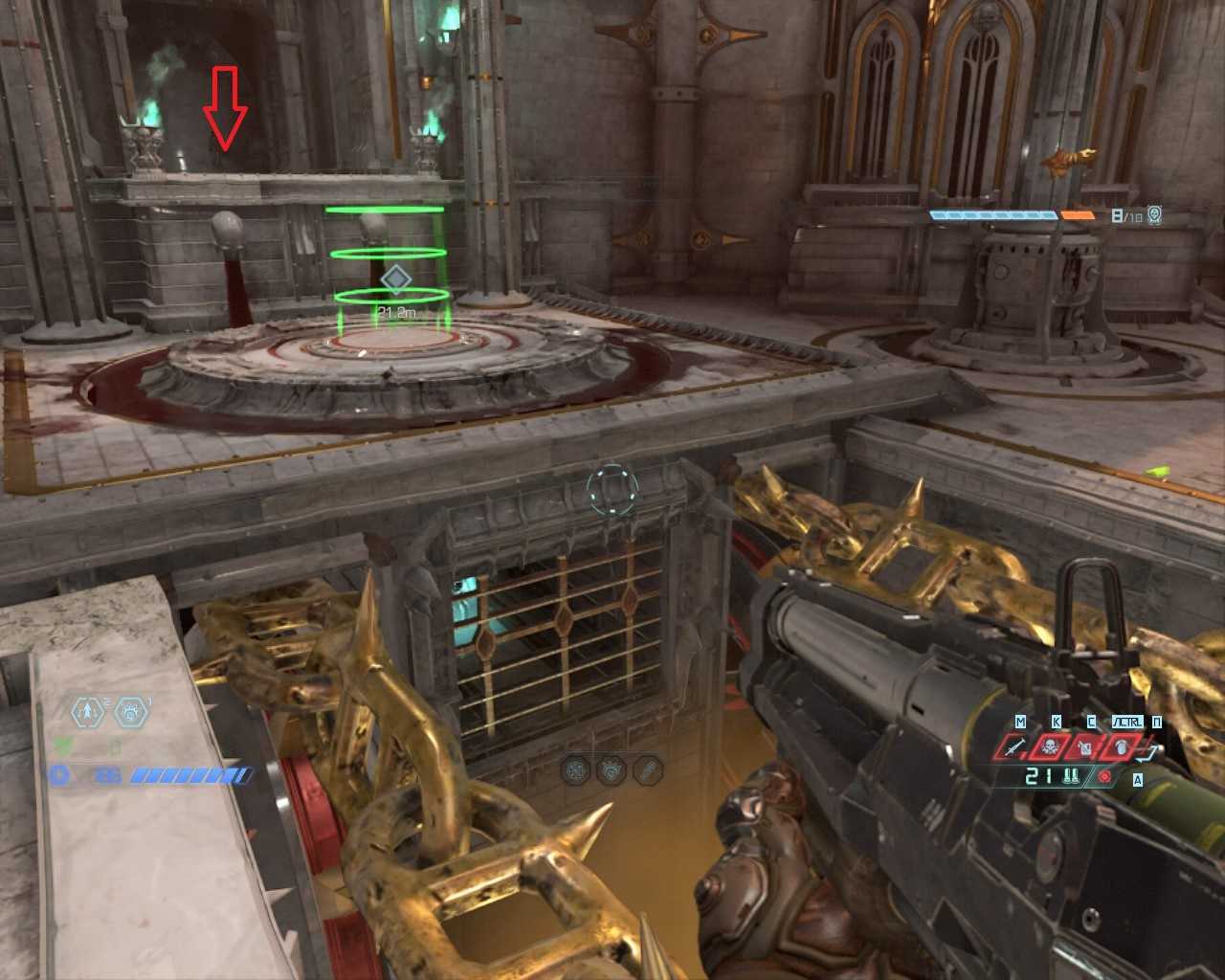This screenshot has height=980, width=1225.
Task: Select the diamond objective waypoint marker
Action: [395, 279]
